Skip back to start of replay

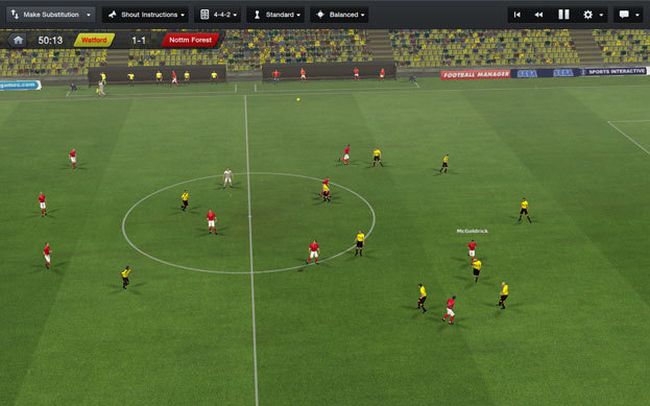tap(518, 15)
